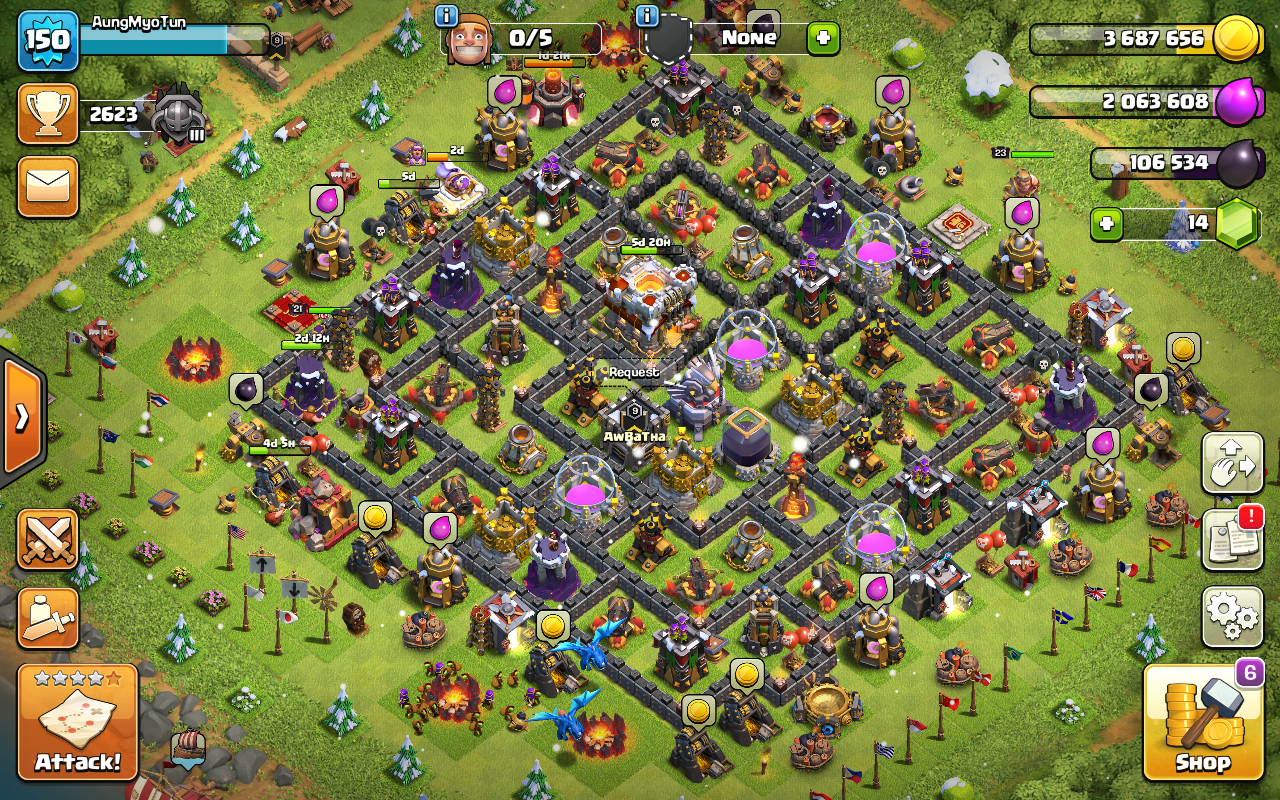This screenshot has width=1280, height=800.
Task: Add a shield with green plus
Action: [x=823, y=39]
